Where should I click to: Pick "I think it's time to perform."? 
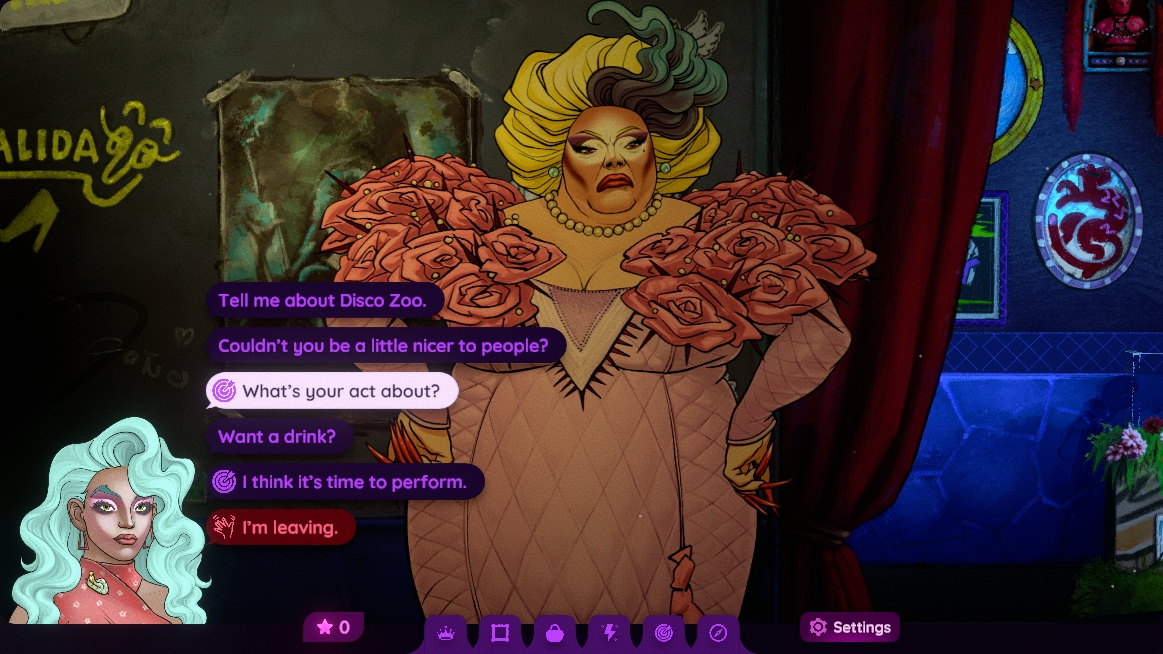tap(346, 482)
